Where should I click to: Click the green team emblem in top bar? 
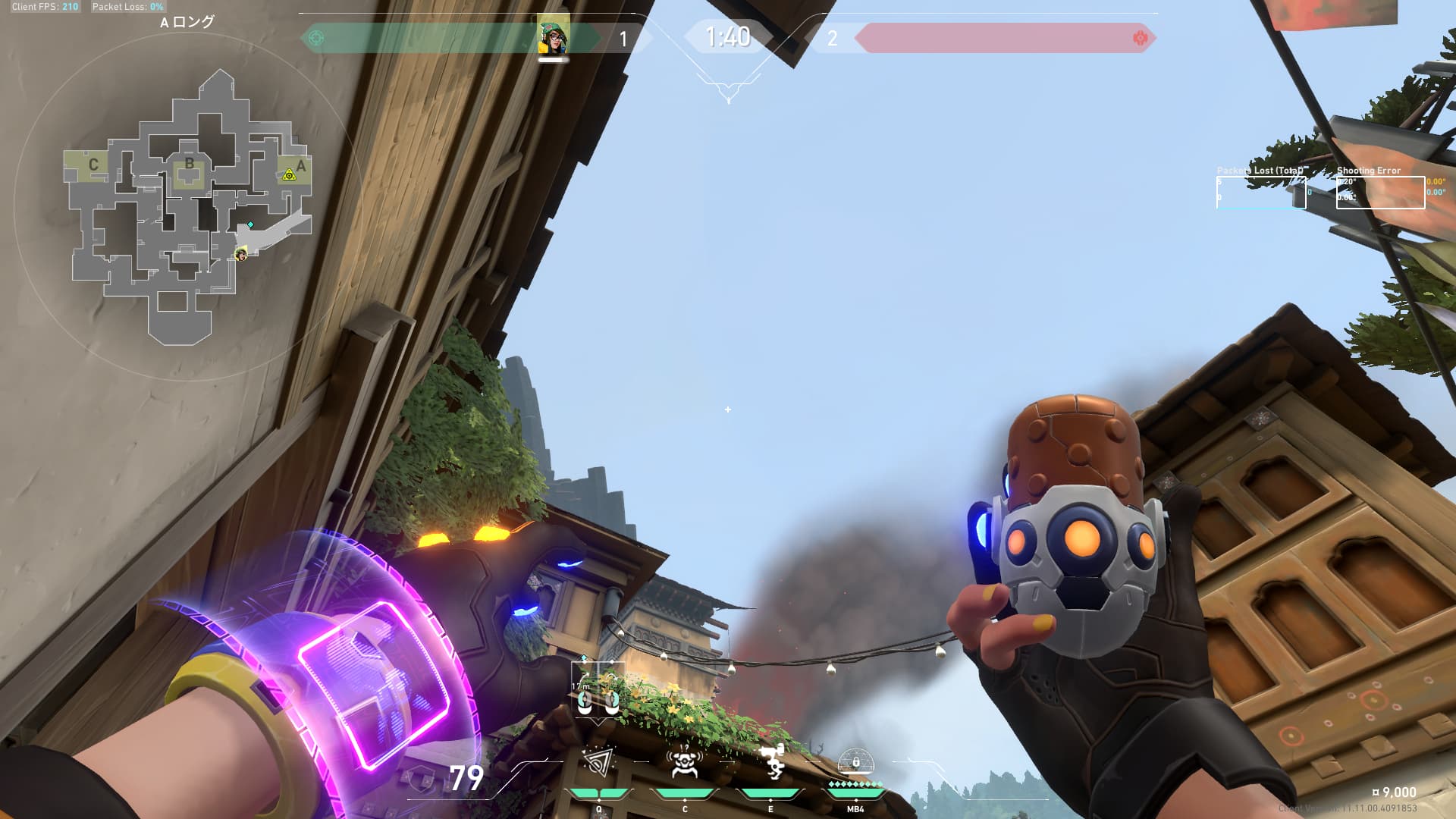point(317,38)
